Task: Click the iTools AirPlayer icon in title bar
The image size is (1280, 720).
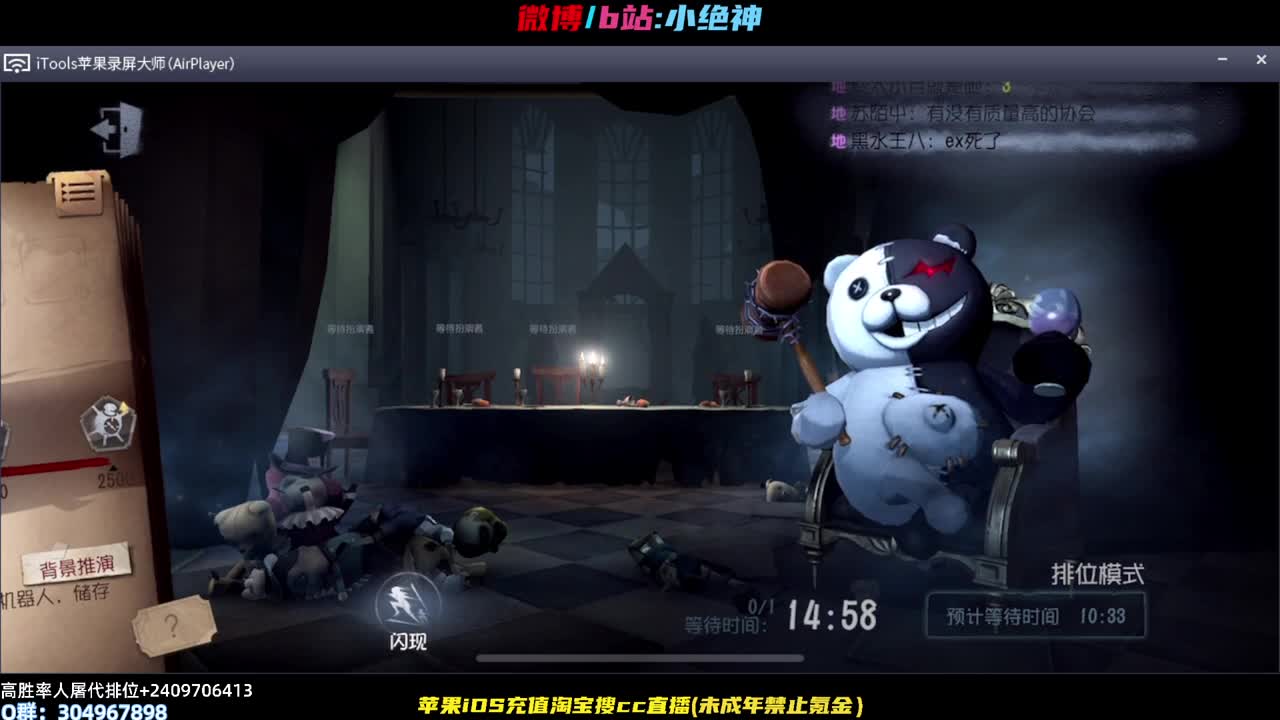Action: pos(18,63)
